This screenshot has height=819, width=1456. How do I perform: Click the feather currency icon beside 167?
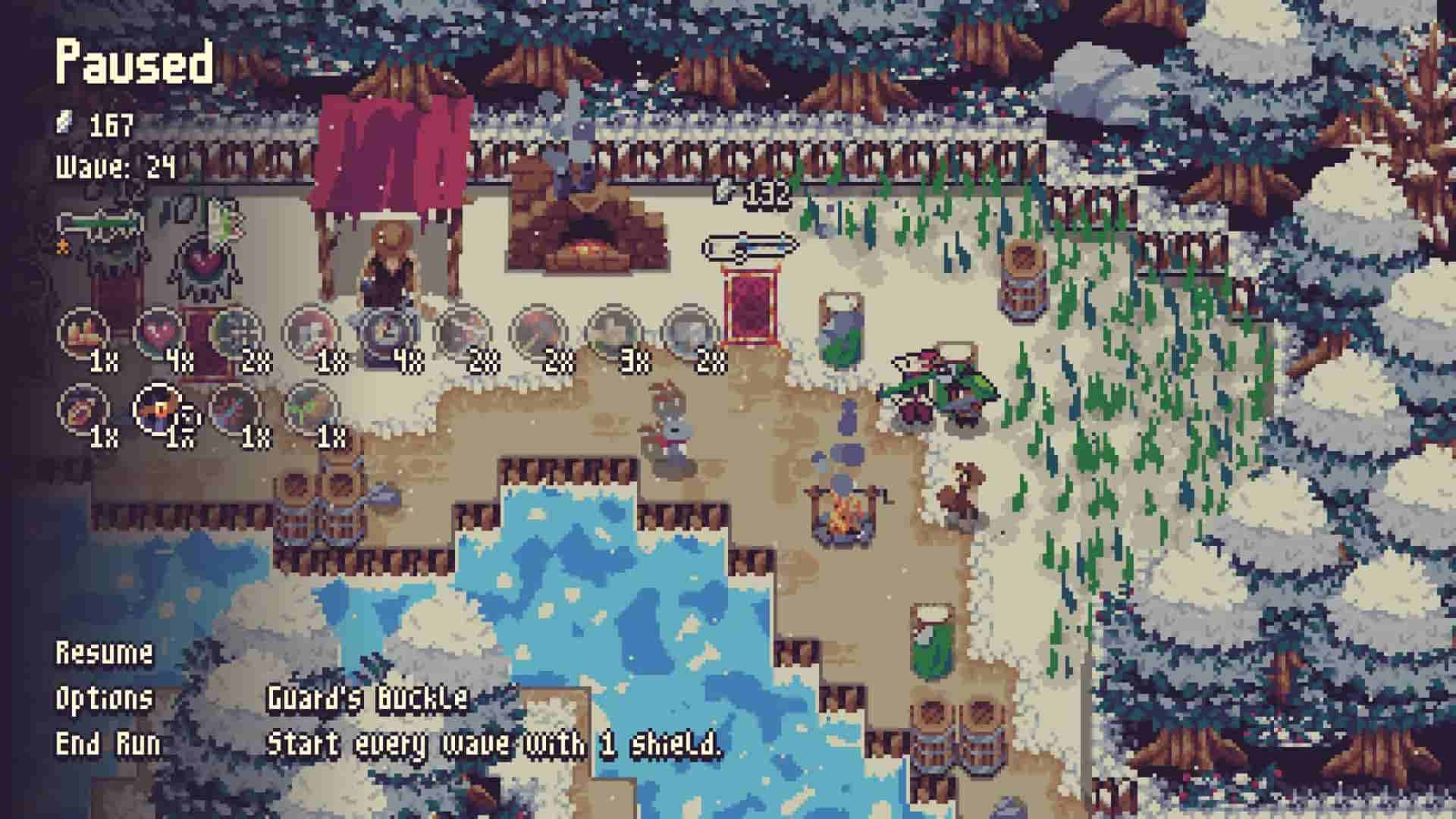coord(64,121)
